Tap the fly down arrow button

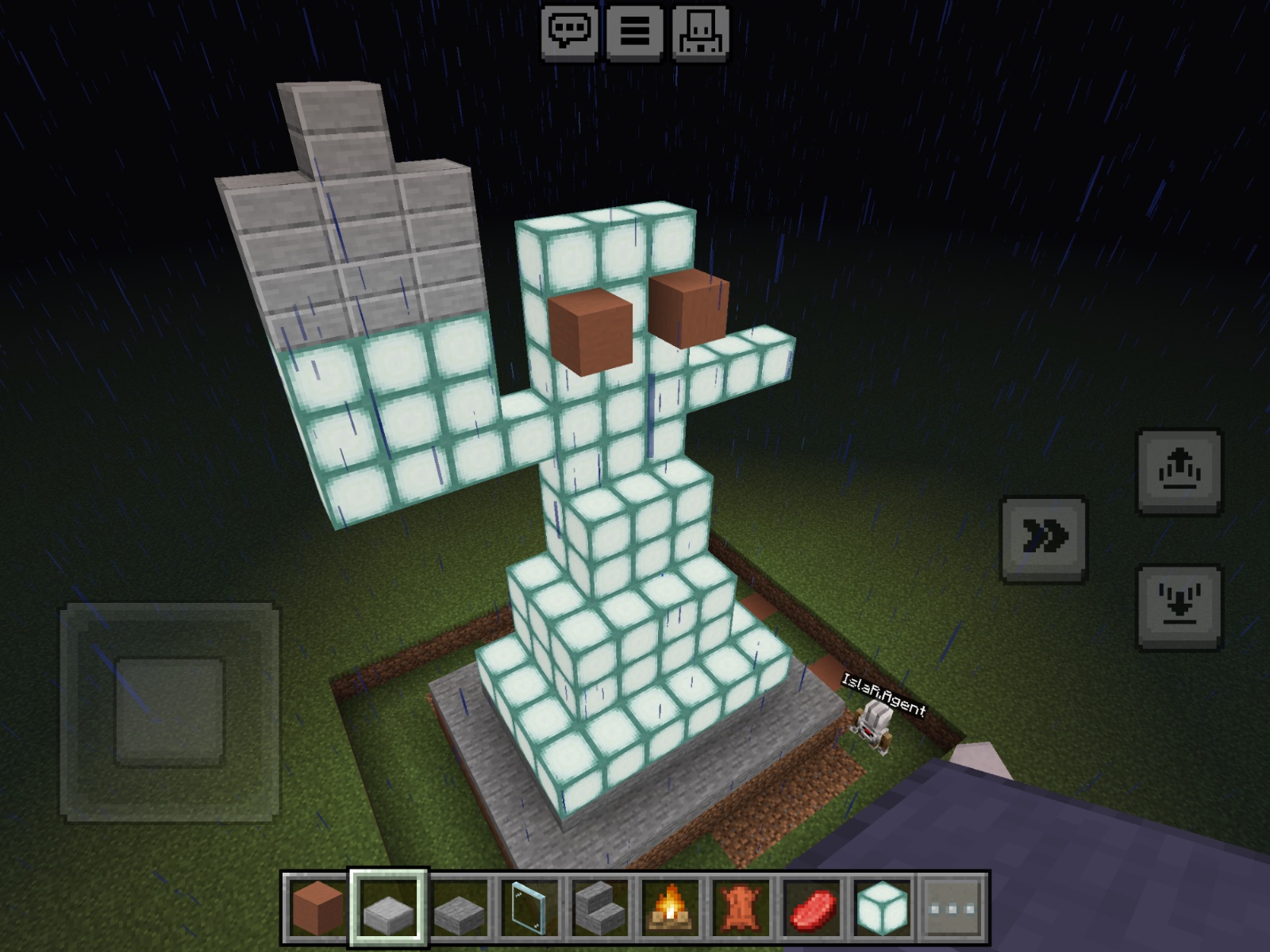click(1180, 607)
